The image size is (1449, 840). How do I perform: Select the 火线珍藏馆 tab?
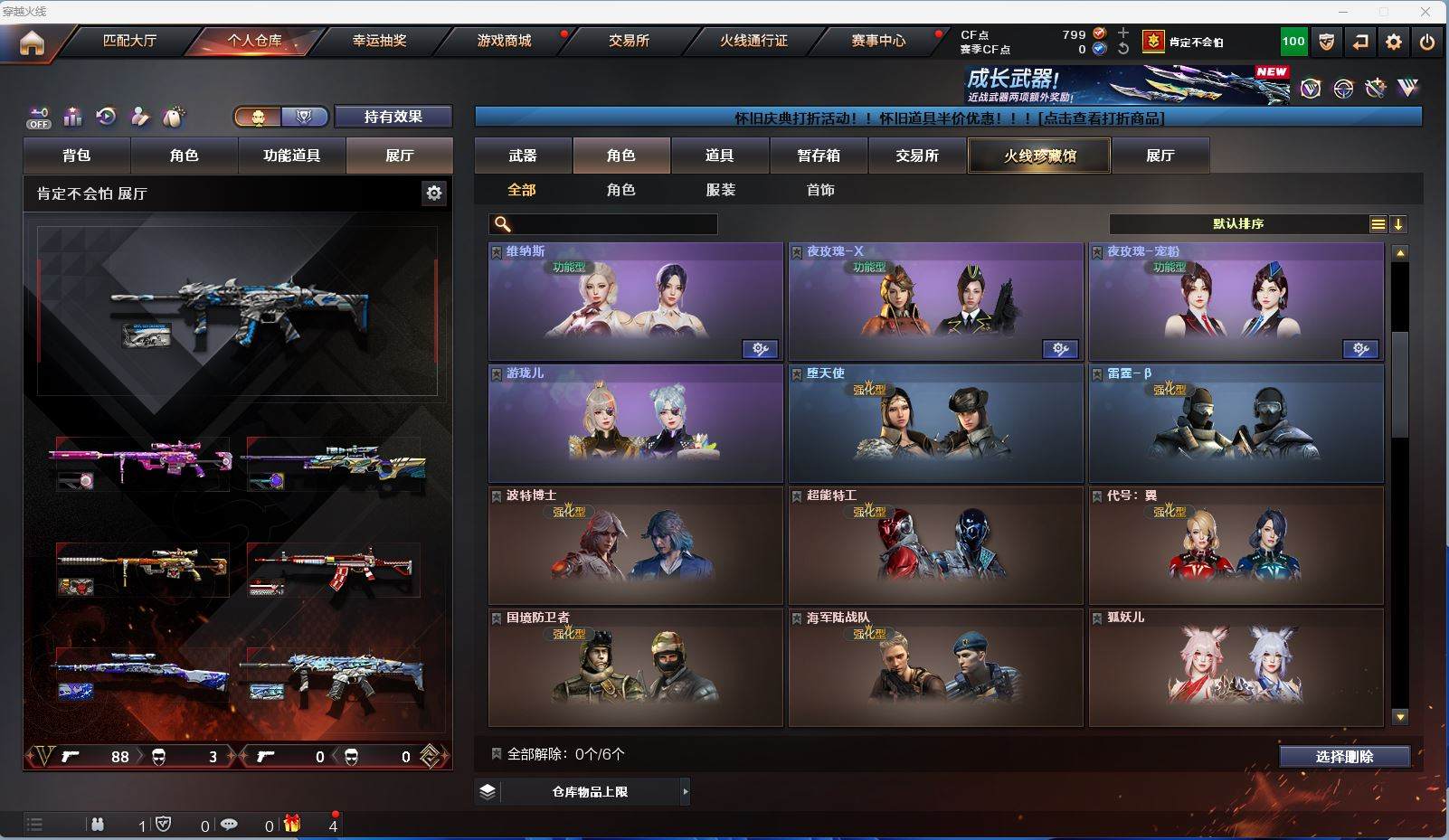[1039, 156]
